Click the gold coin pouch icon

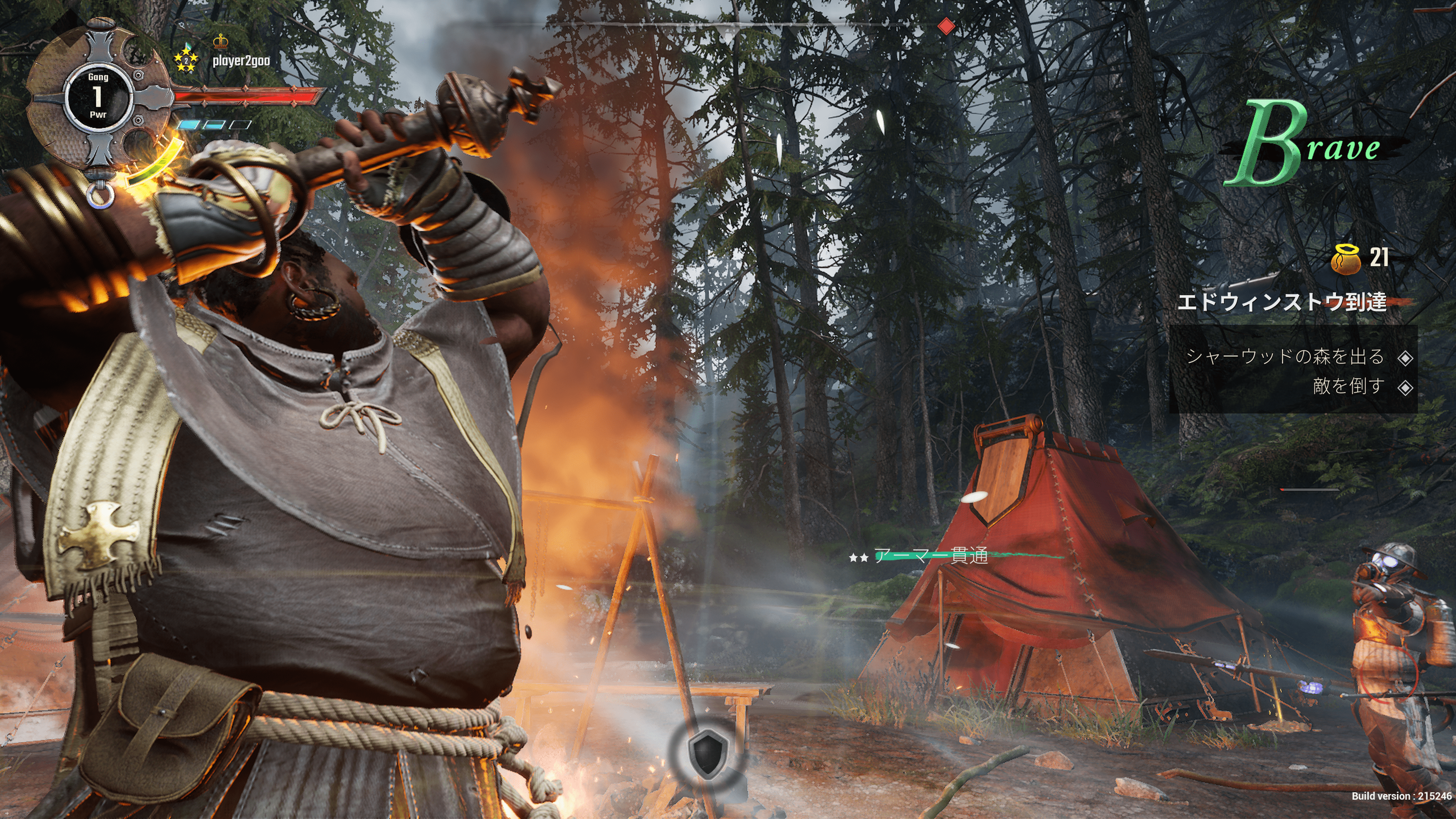(x=1346, y=259)
